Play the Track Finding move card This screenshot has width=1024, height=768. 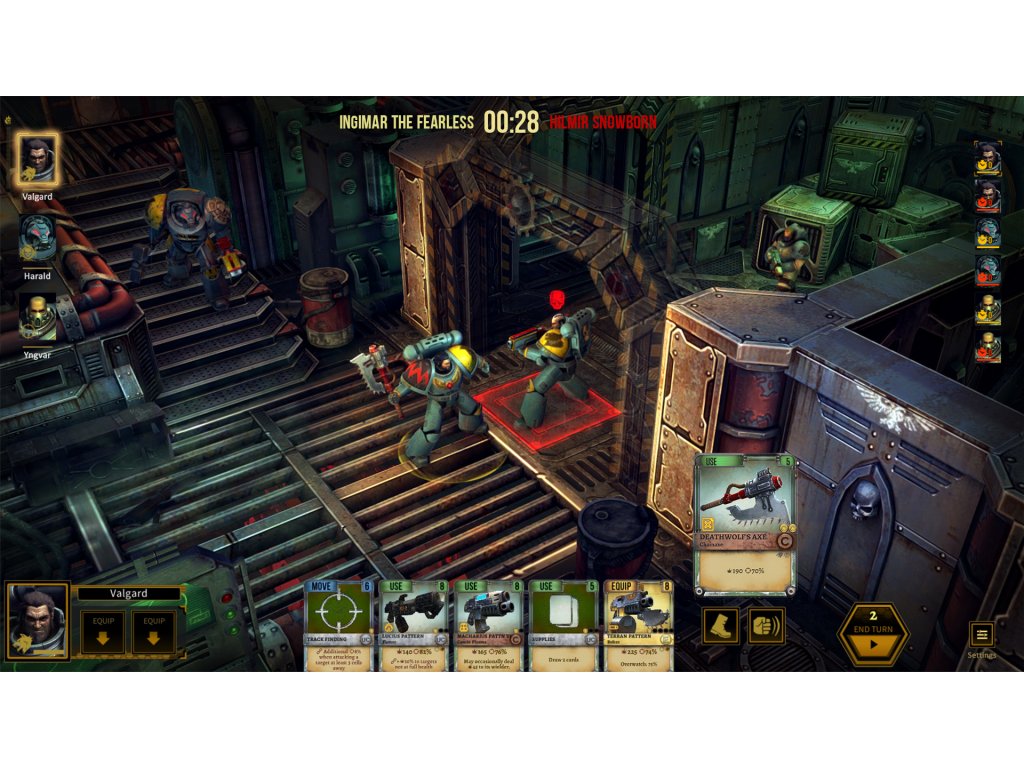click(339, 626)
